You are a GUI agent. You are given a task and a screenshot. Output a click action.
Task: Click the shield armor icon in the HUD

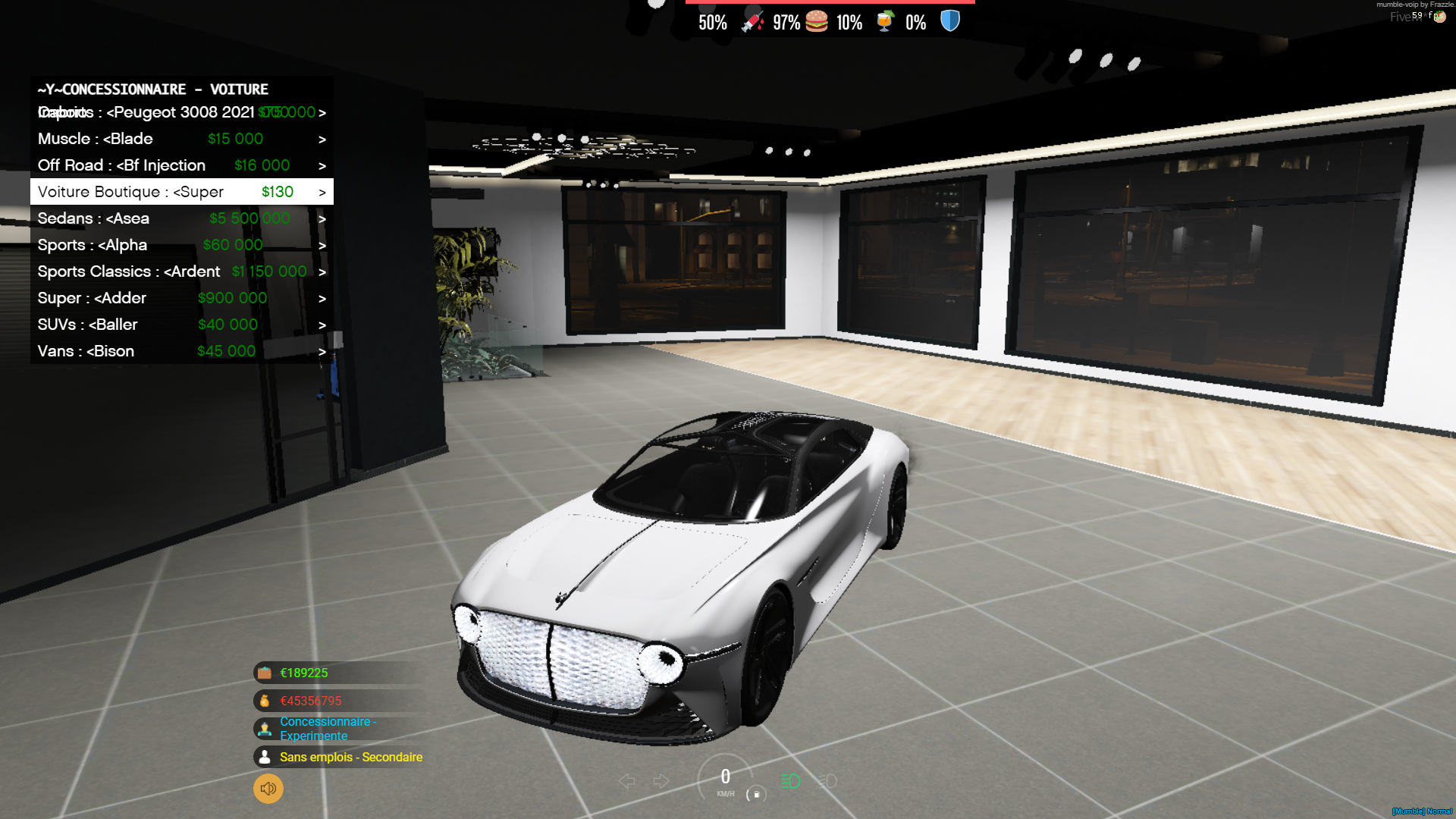[x=949, y=21]
